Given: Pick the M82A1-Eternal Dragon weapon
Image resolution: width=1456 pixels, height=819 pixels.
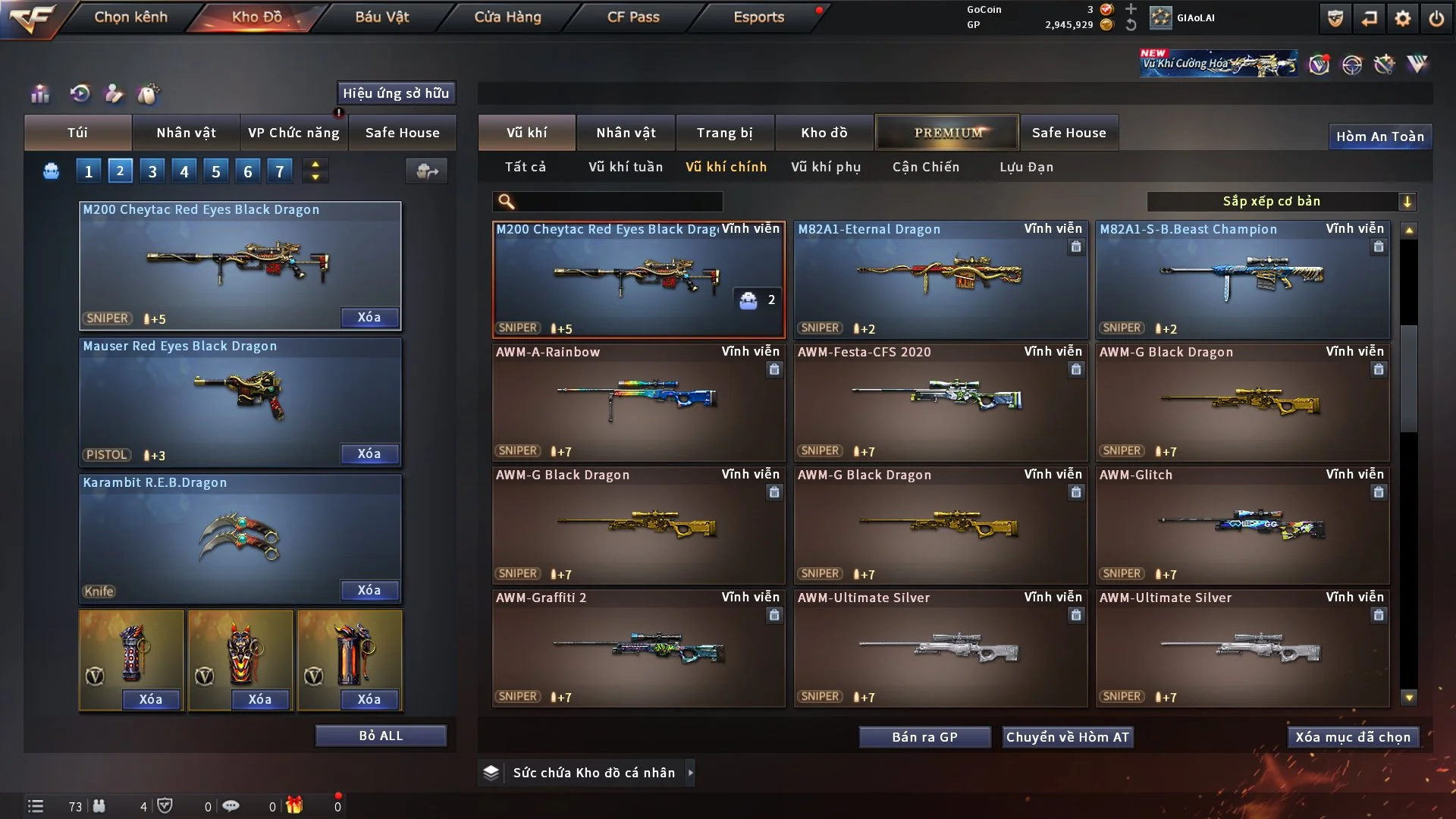Looking at the screenshot, I should pyautogui.click(x=940, y=279).
